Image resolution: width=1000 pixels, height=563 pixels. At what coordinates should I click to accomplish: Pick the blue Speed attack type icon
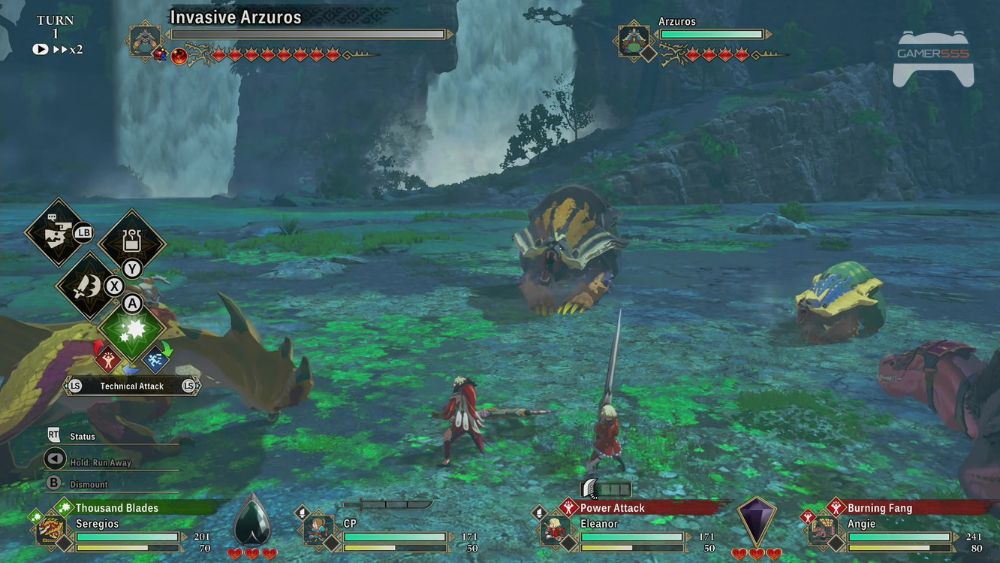click(x=156, y=357)
